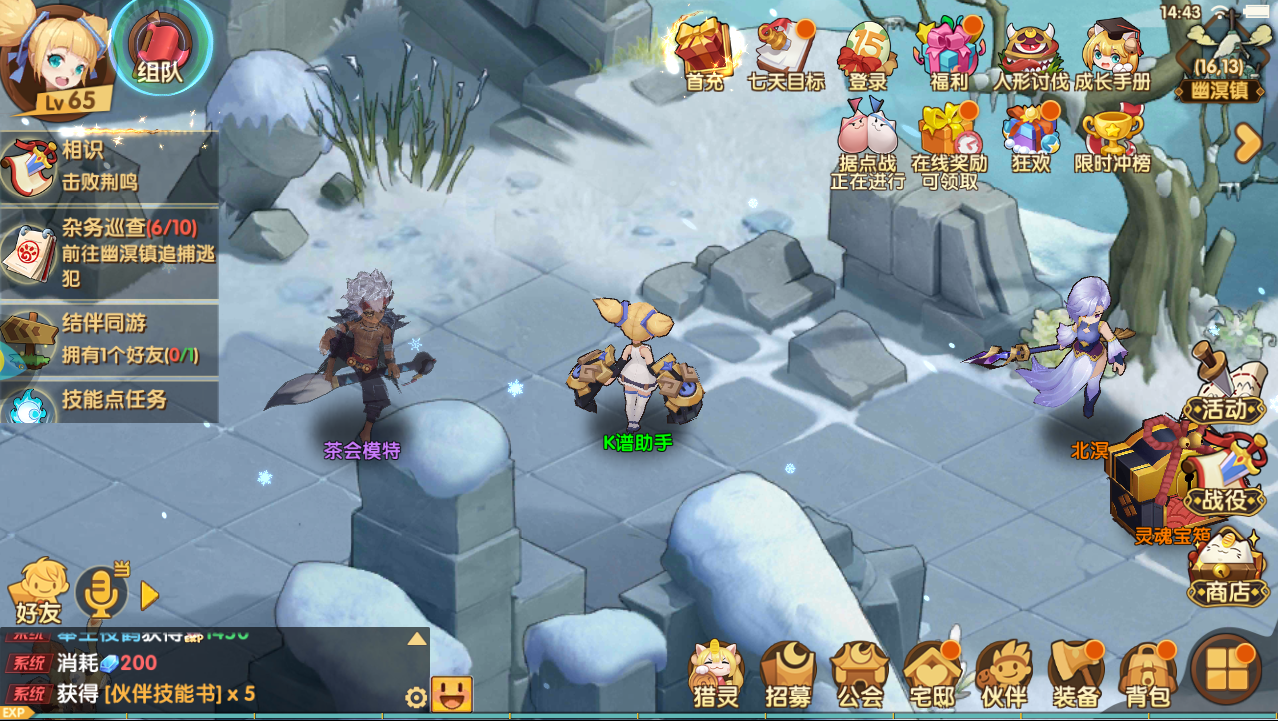Open the 伙伴 partner menu
Screen dimensions: 1278x721
click(x=1003, y=675)
